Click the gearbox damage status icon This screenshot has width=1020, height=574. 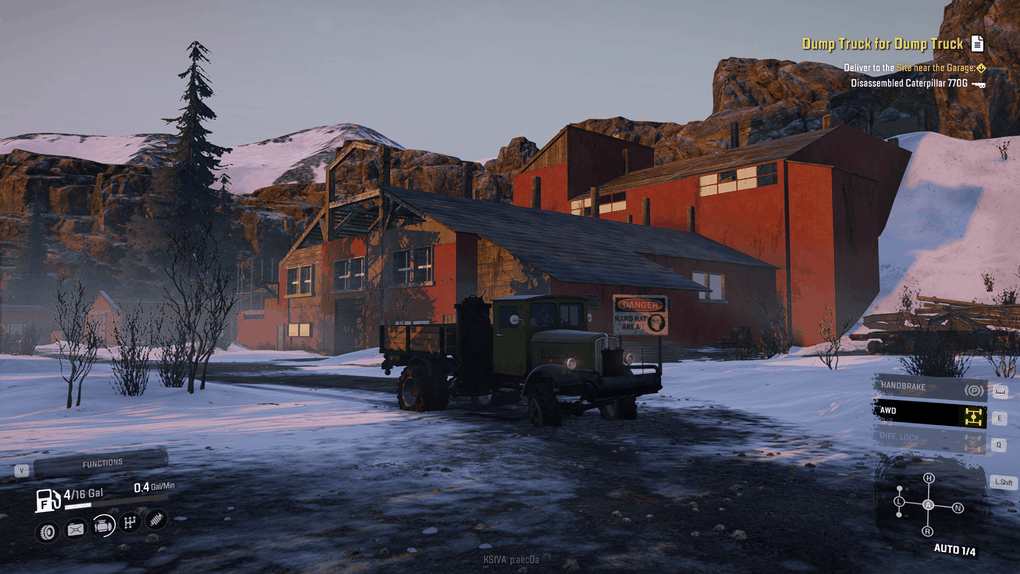click(x=130, y=522)
